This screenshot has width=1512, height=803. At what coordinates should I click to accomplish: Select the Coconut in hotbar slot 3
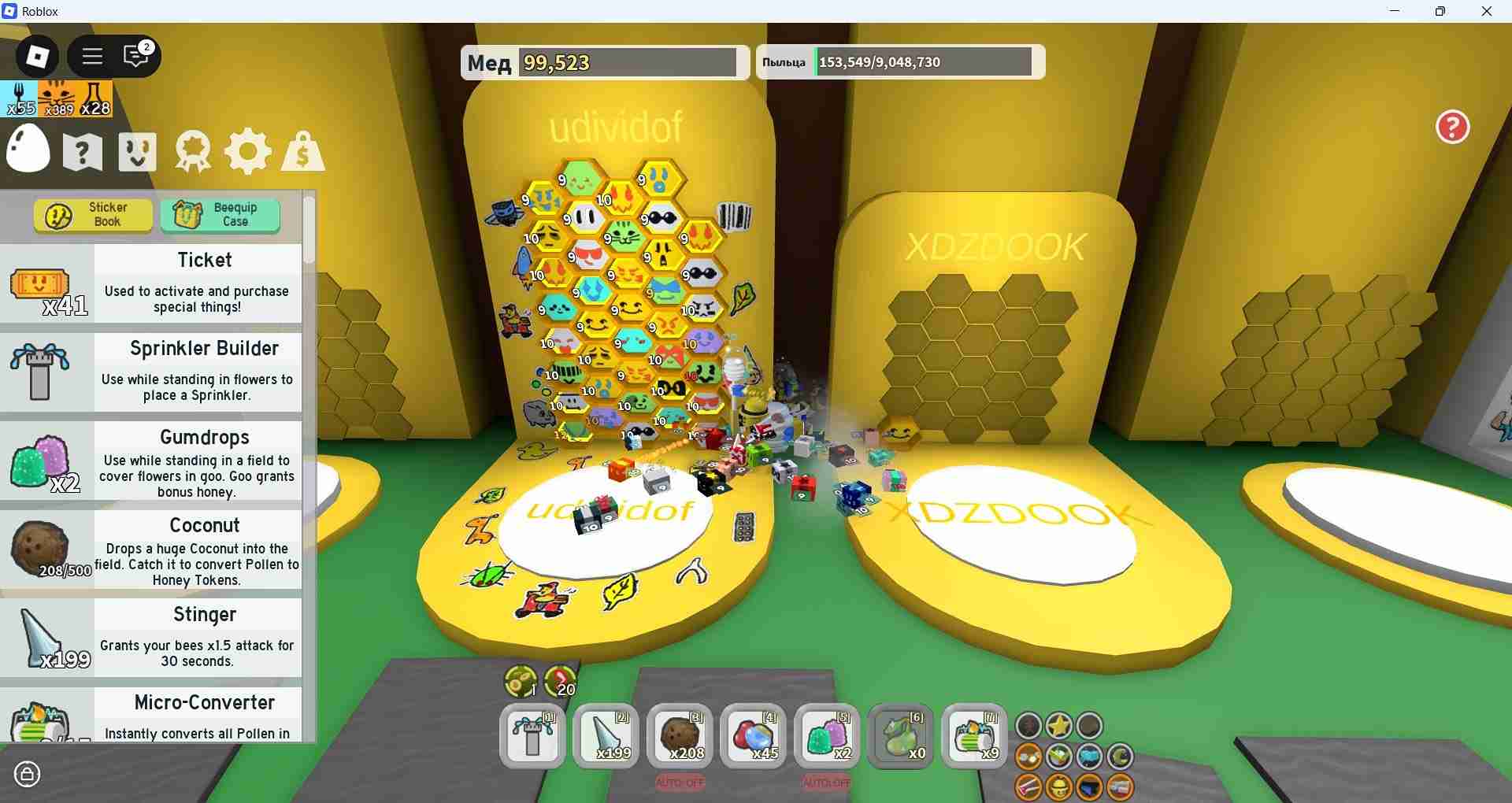[680, 736]
